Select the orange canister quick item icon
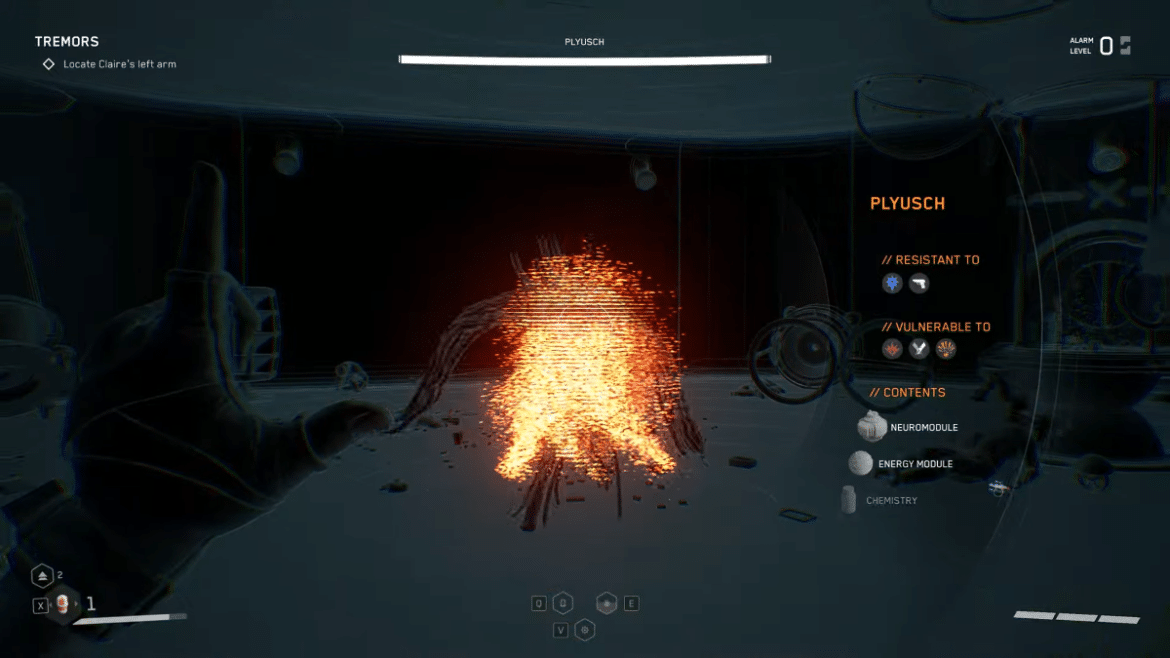 (63, 604)
